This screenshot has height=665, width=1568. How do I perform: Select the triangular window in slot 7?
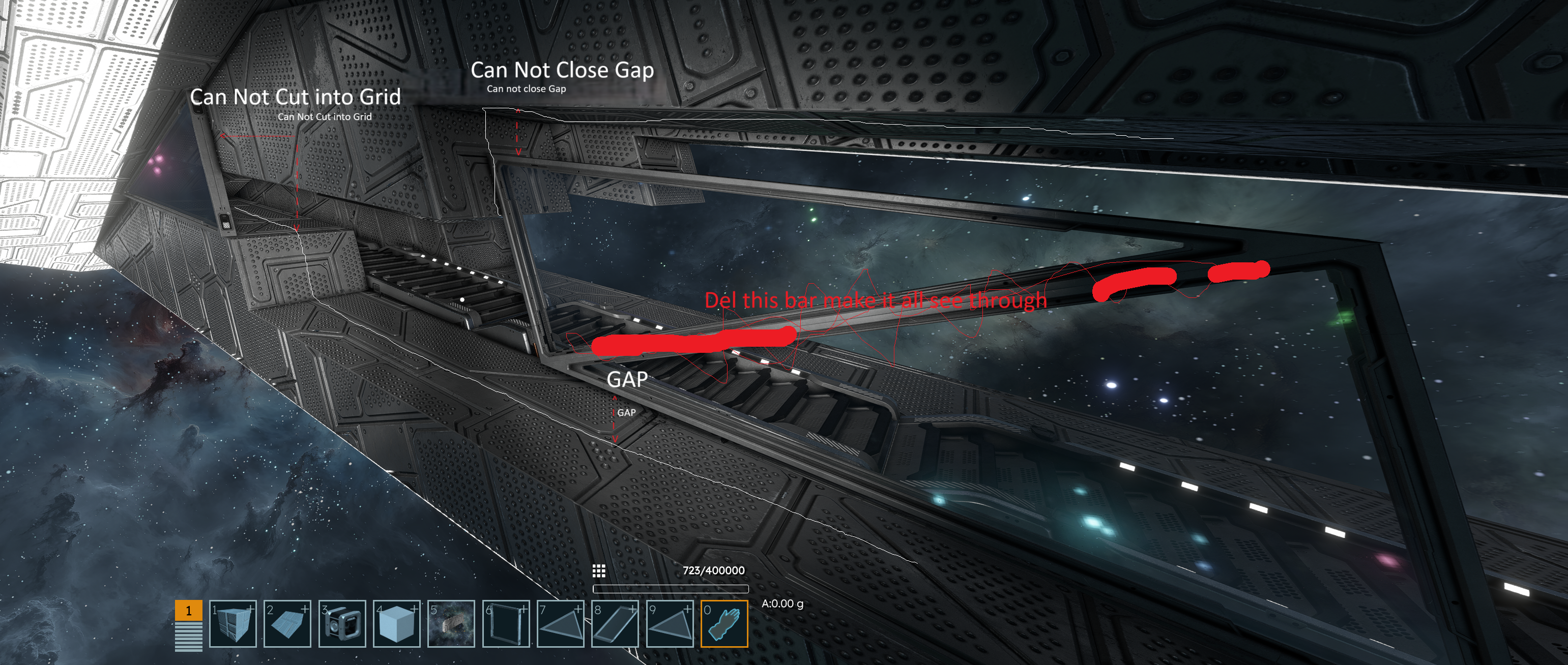click(x=561, y=624)
